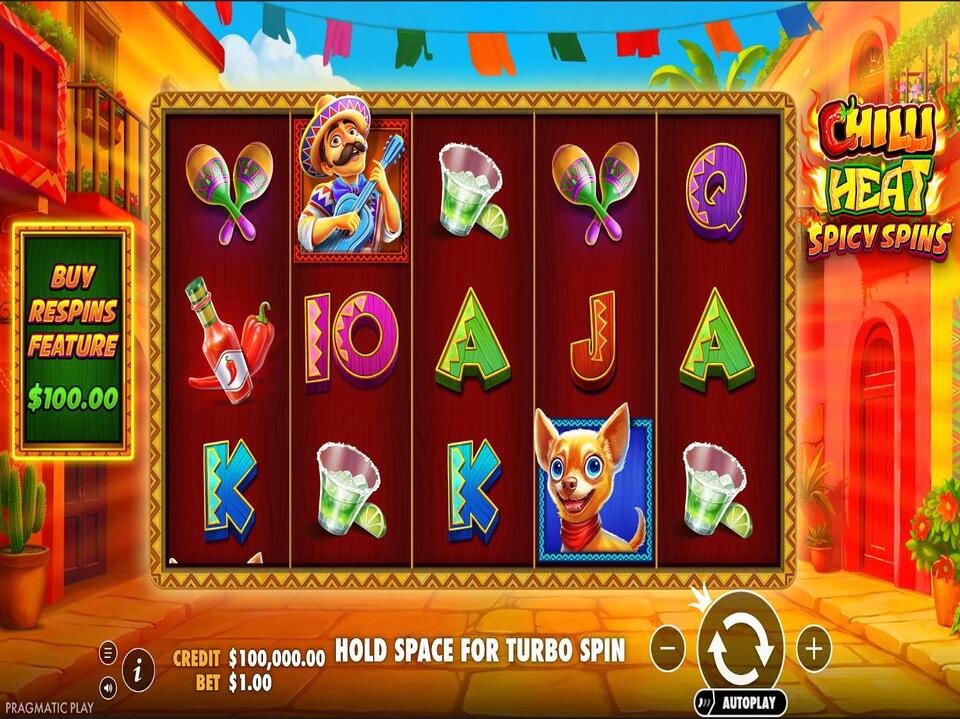
Task: Spin the reels with the circular arrow button
Action: coord(741,647)
